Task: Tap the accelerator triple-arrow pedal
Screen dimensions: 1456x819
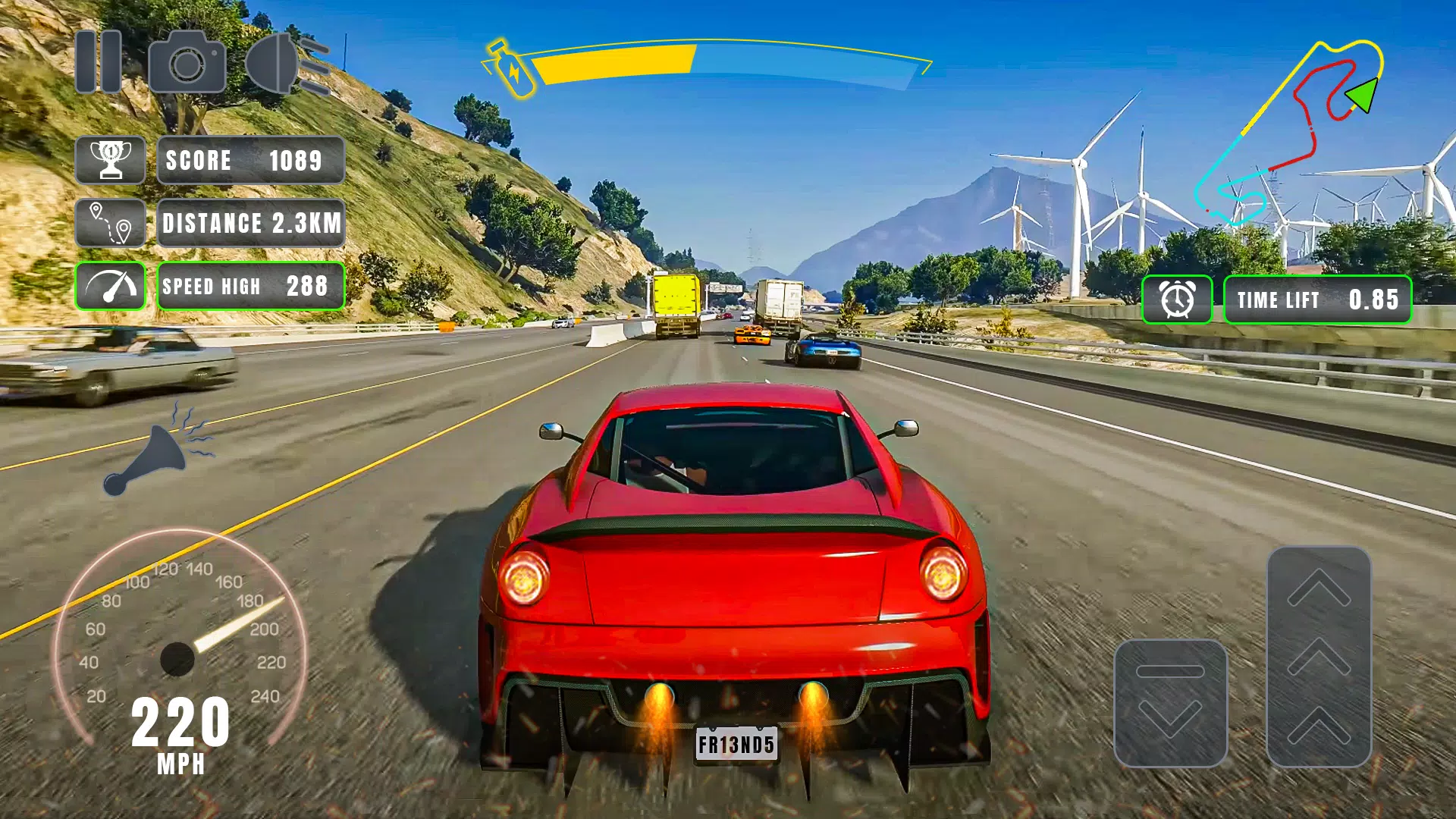Action: coord(1319,656)
